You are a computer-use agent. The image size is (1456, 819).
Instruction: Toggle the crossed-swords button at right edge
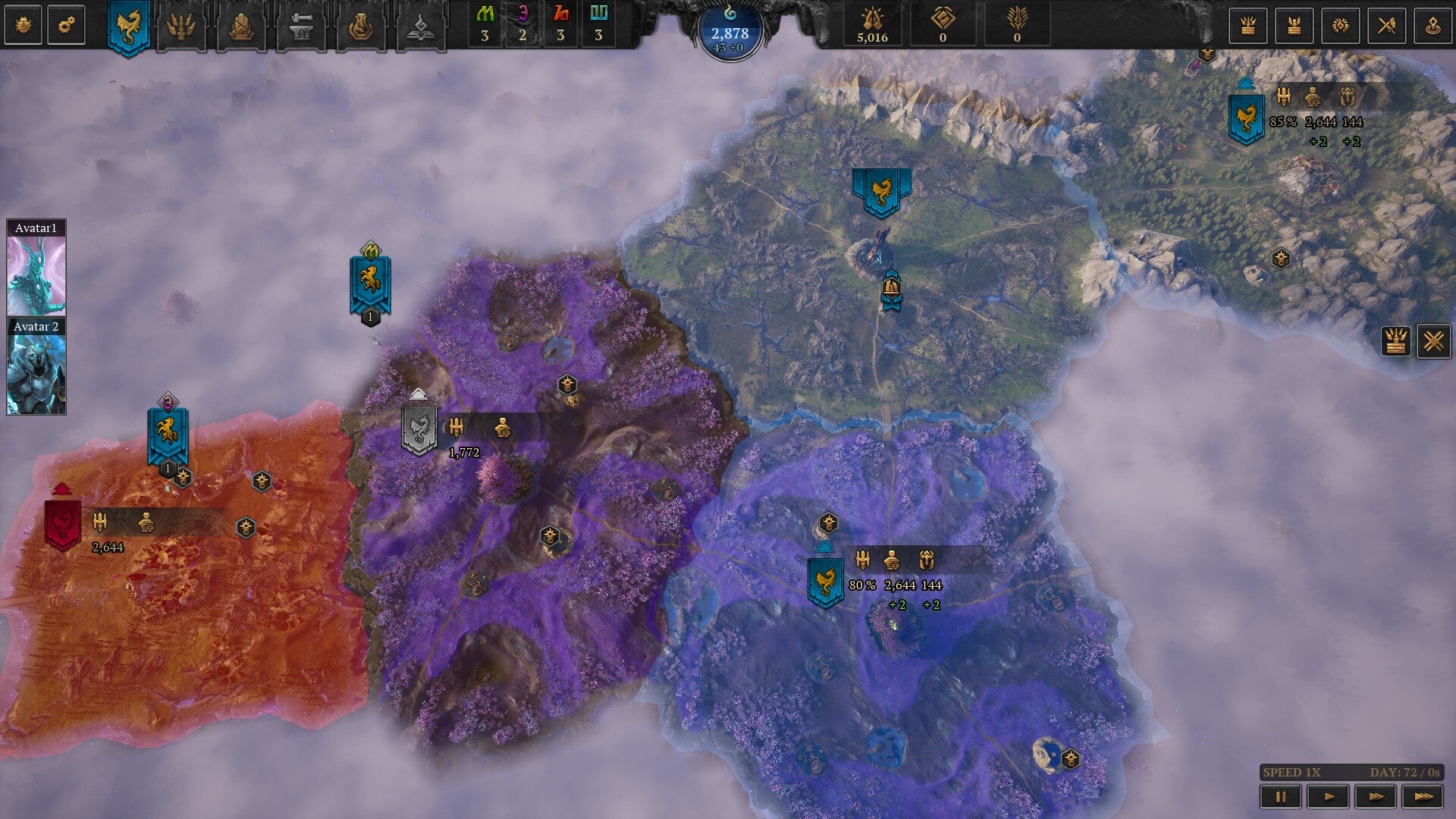(x=1433, y=341)
